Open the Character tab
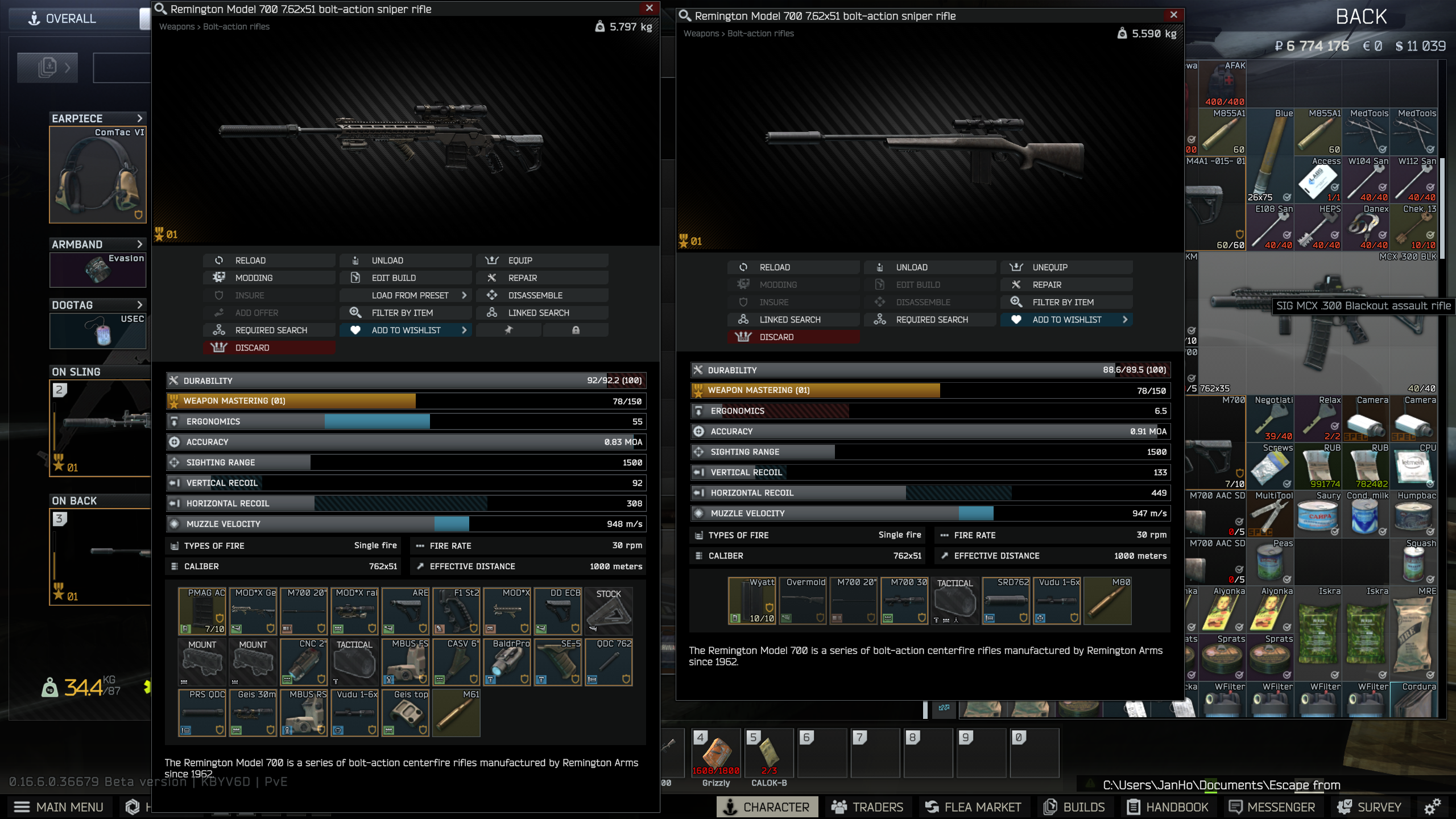 [x=767, y=806]
